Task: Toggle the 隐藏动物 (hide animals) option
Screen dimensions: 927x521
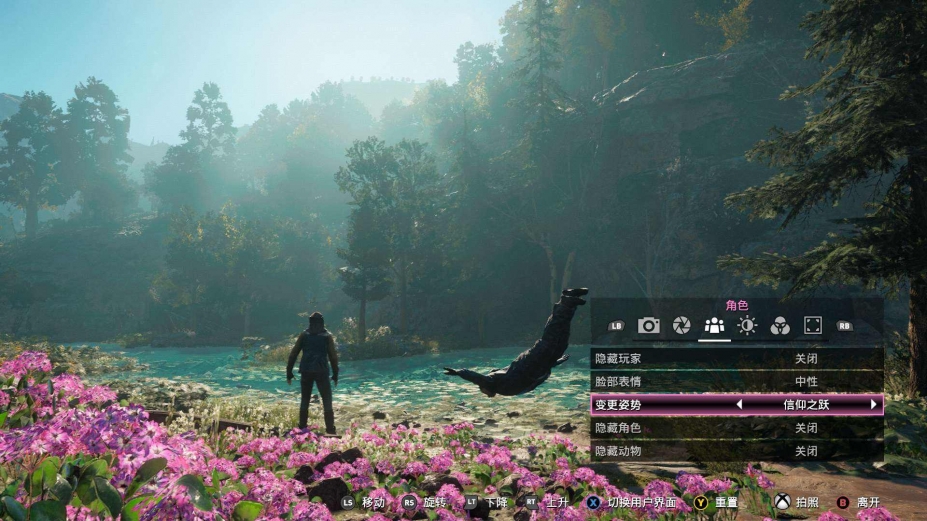Action: [737, 451]
